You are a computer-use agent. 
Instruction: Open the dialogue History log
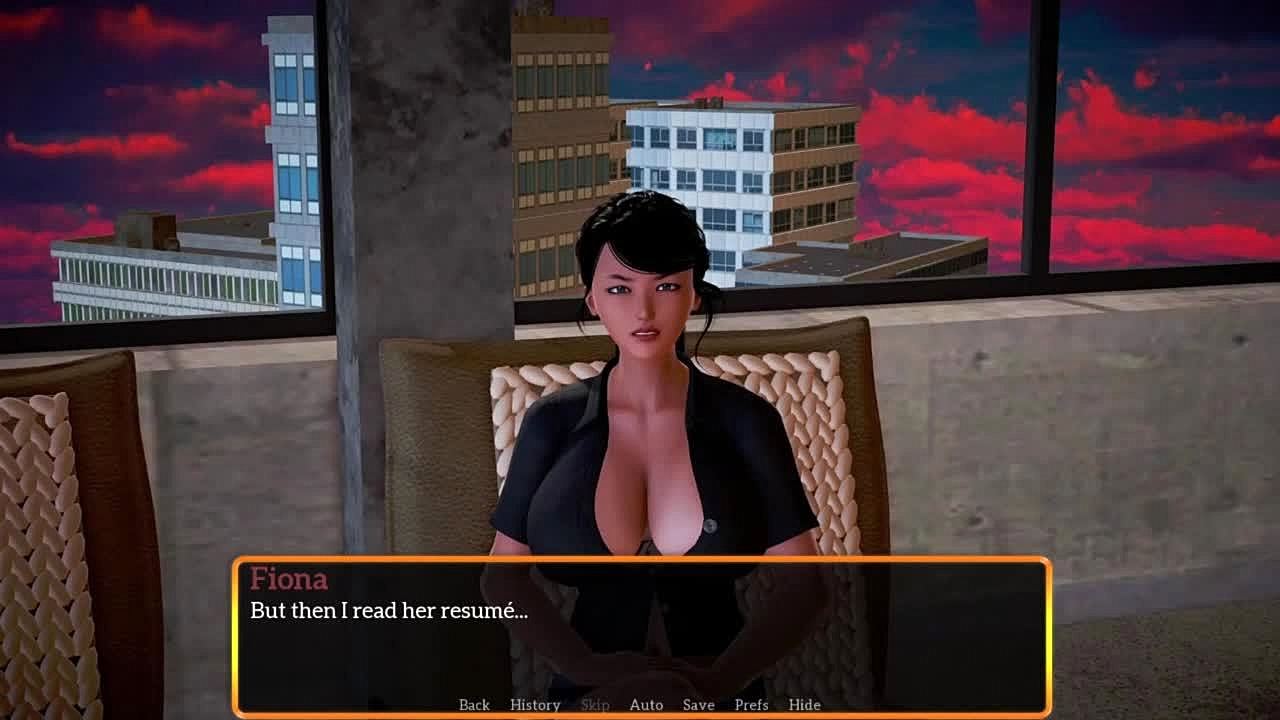tap(535, 705)
